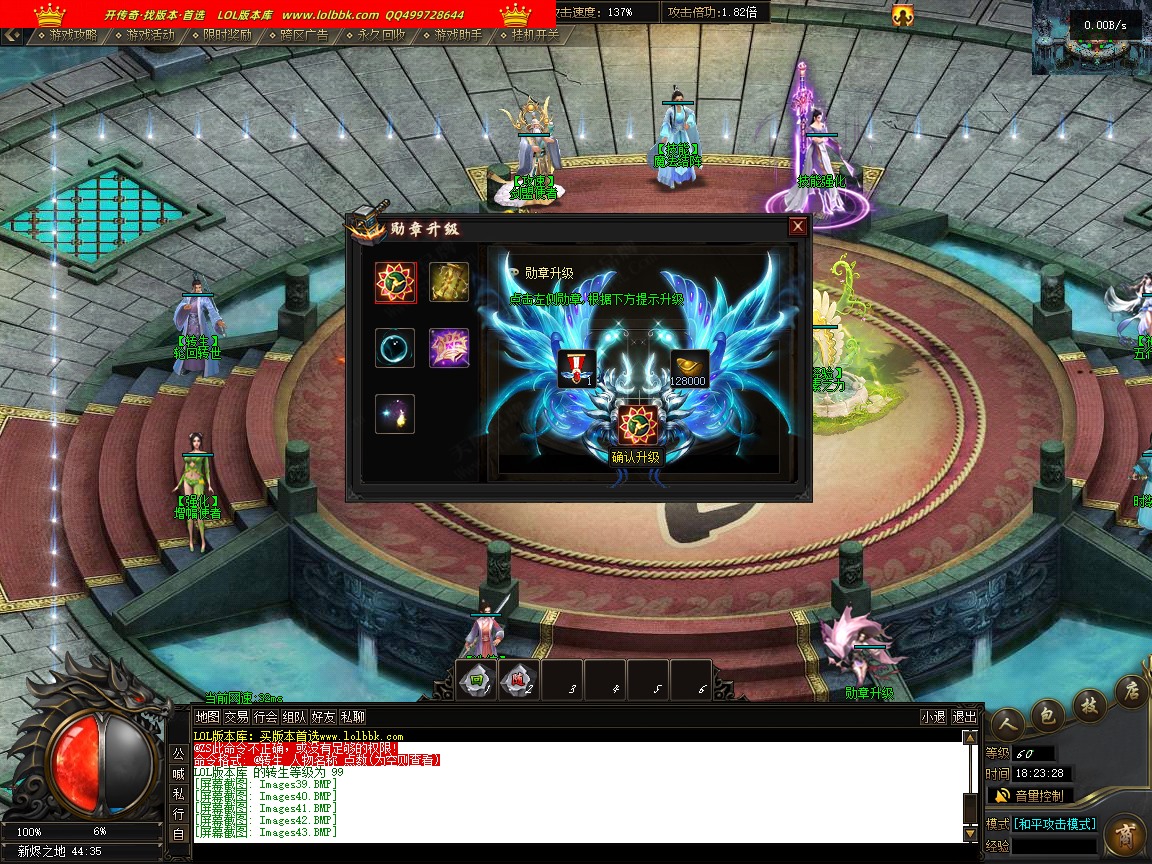Open the 行会 guild button
Image resolution: width=1152 pixels, height=864 pixels.
click(x=265, y=717)
